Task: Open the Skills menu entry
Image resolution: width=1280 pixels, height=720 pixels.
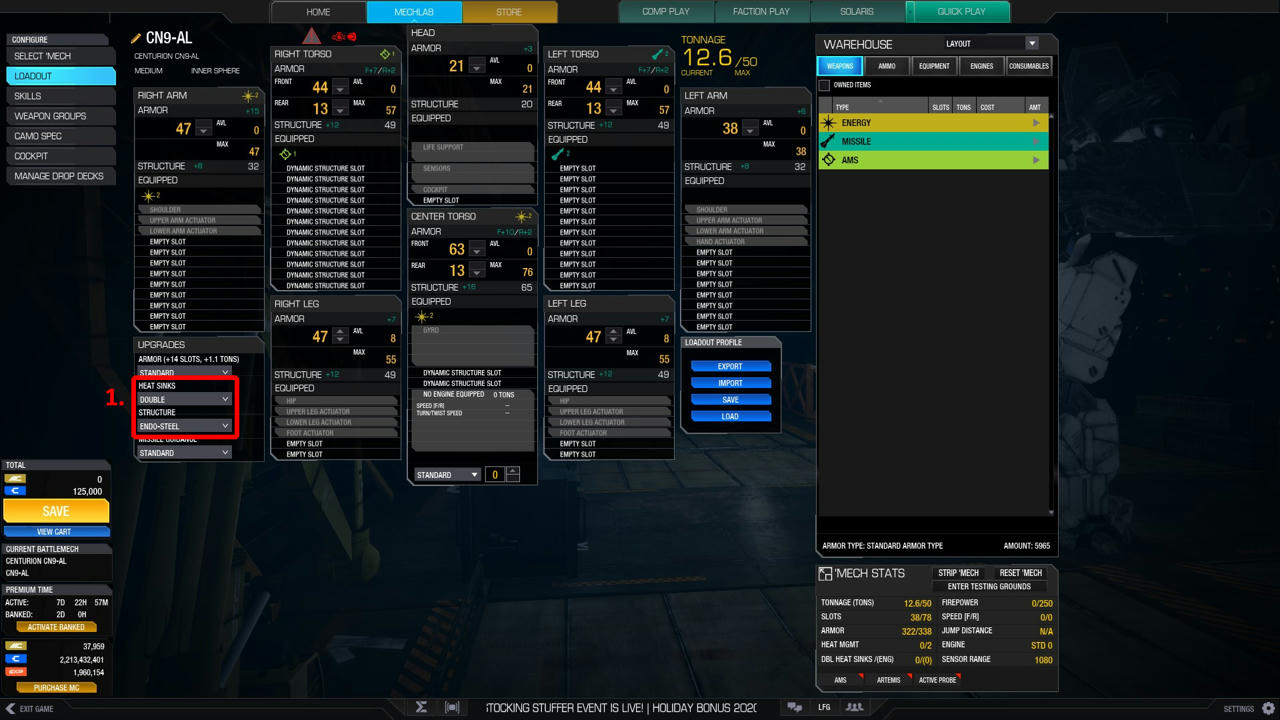Action: point(60,96)
